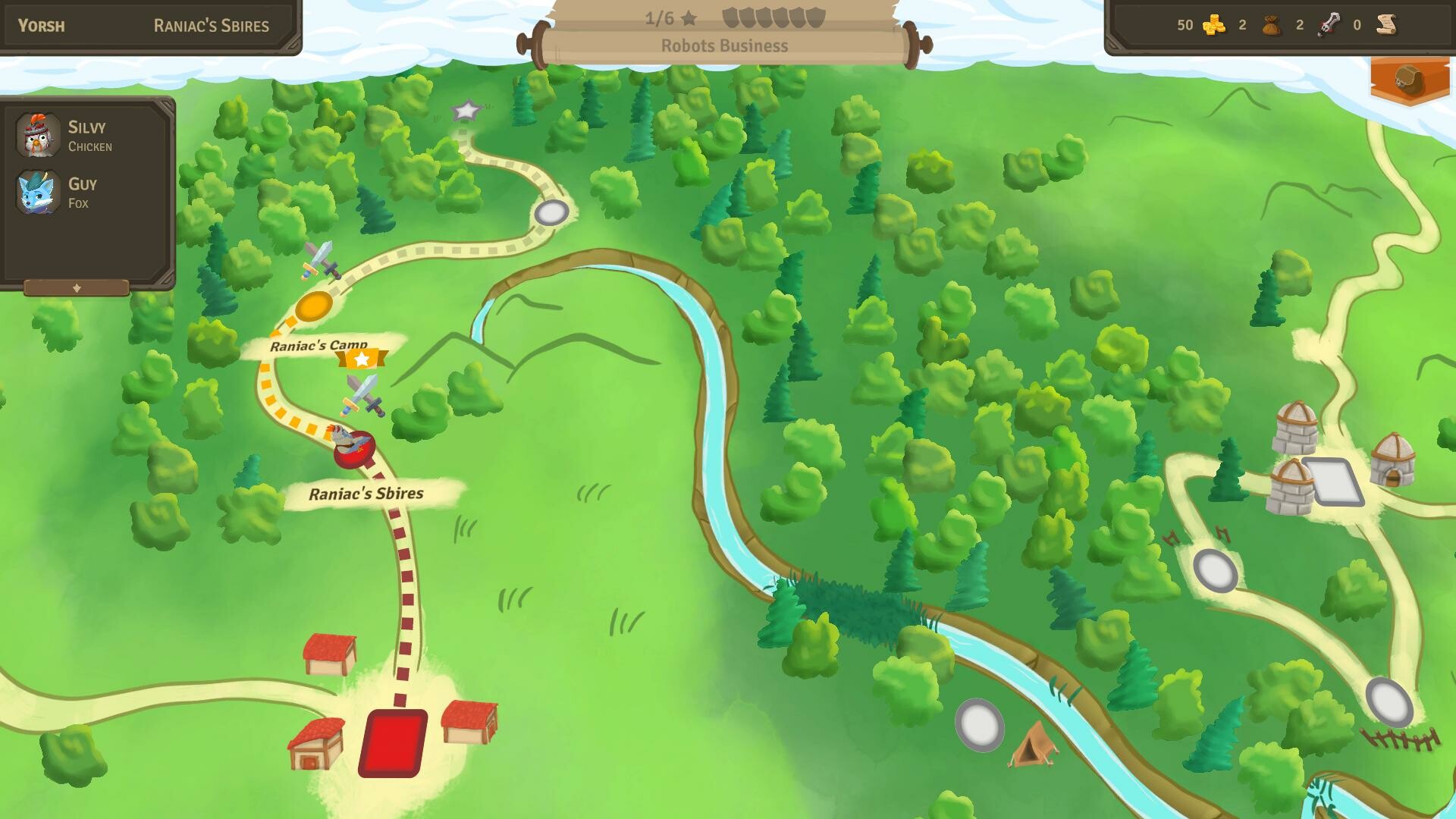Viewport: 1456px width, 819px height.
Task: Click the Raniac's Camp map label
Action: click(318, 344)
